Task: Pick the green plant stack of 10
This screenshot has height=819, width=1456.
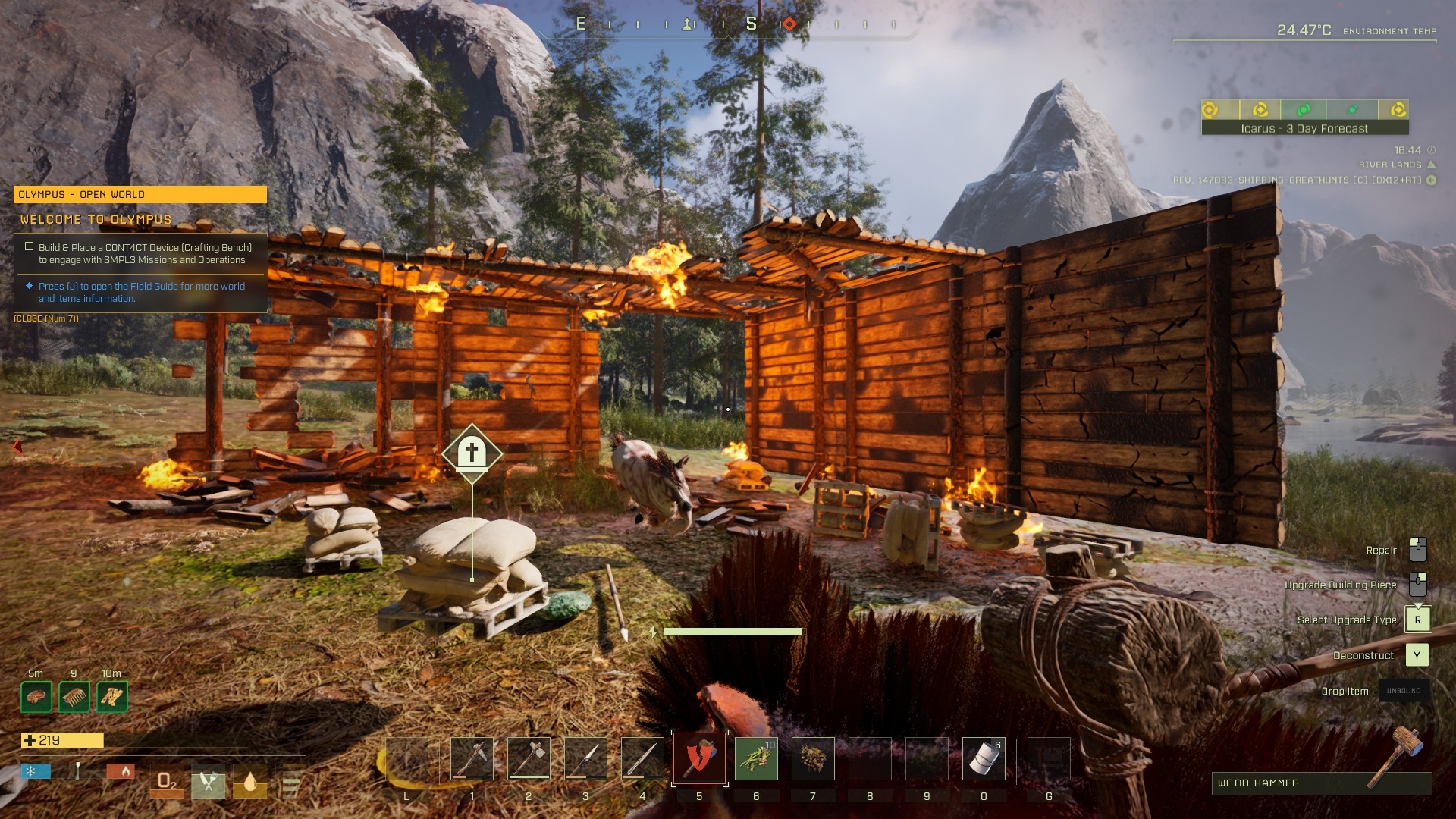Action: coord(756,758)
